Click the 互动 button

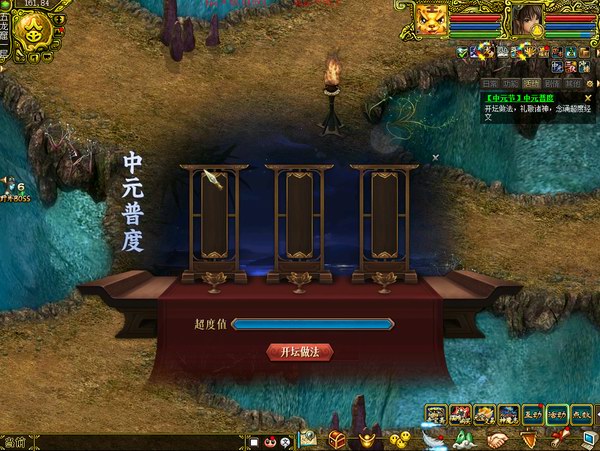pos(533,413)
